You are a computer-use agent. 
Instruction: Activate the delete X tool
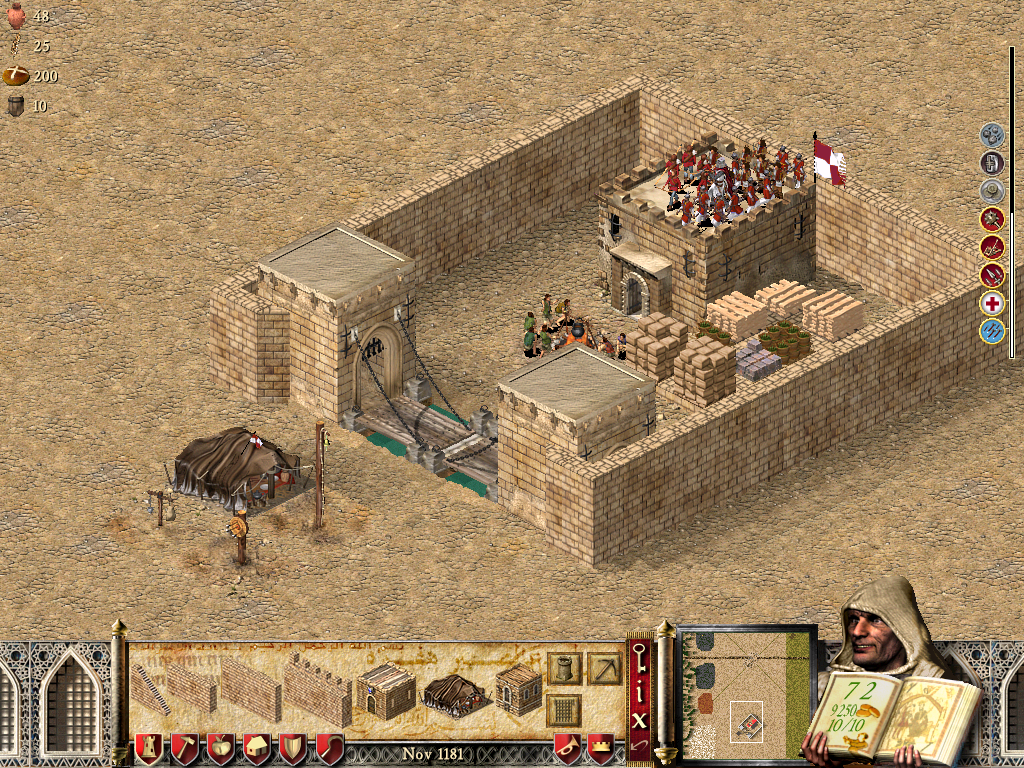[x=640, y=718]
